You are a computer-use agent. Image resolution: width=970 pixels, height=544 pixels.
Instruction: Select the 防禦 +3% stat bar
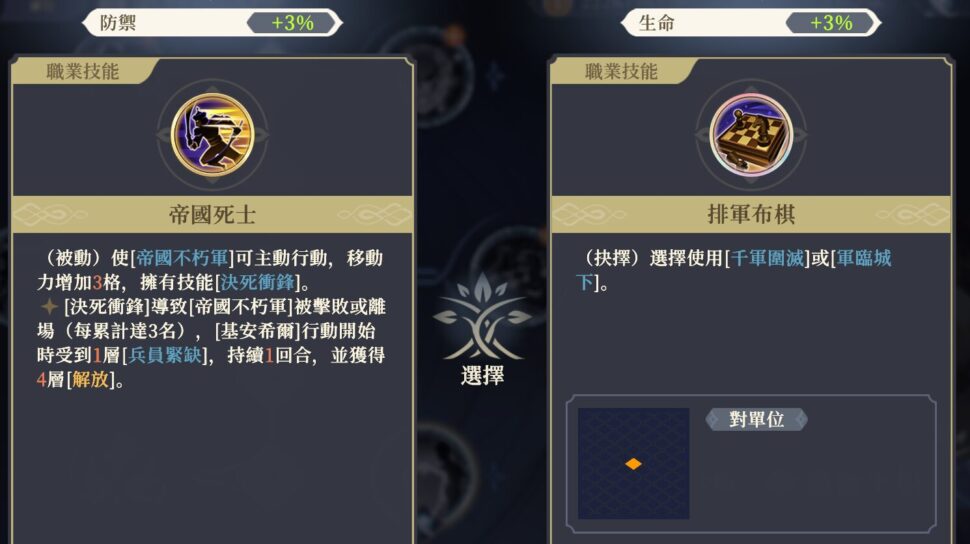coord(212,23)
